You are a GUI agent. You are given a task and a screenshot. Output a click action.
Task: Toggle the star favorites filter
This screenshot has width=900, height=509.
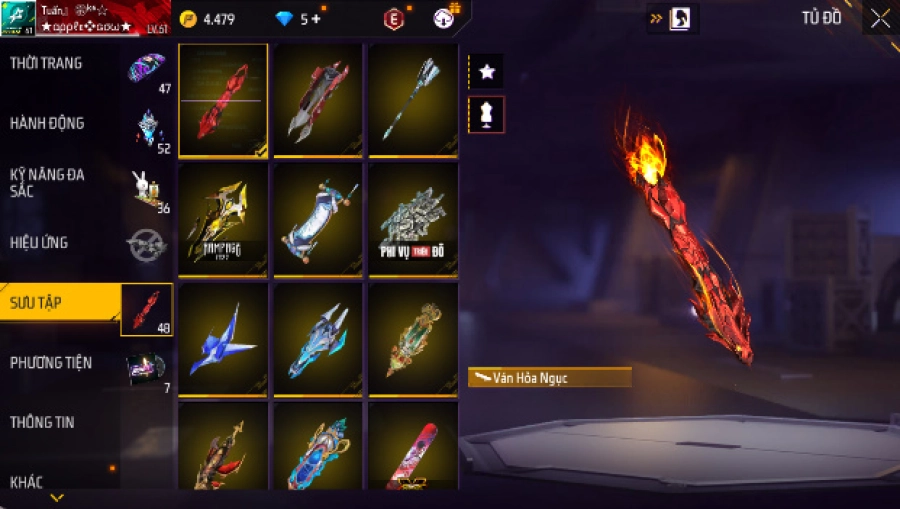pos(486,71)
